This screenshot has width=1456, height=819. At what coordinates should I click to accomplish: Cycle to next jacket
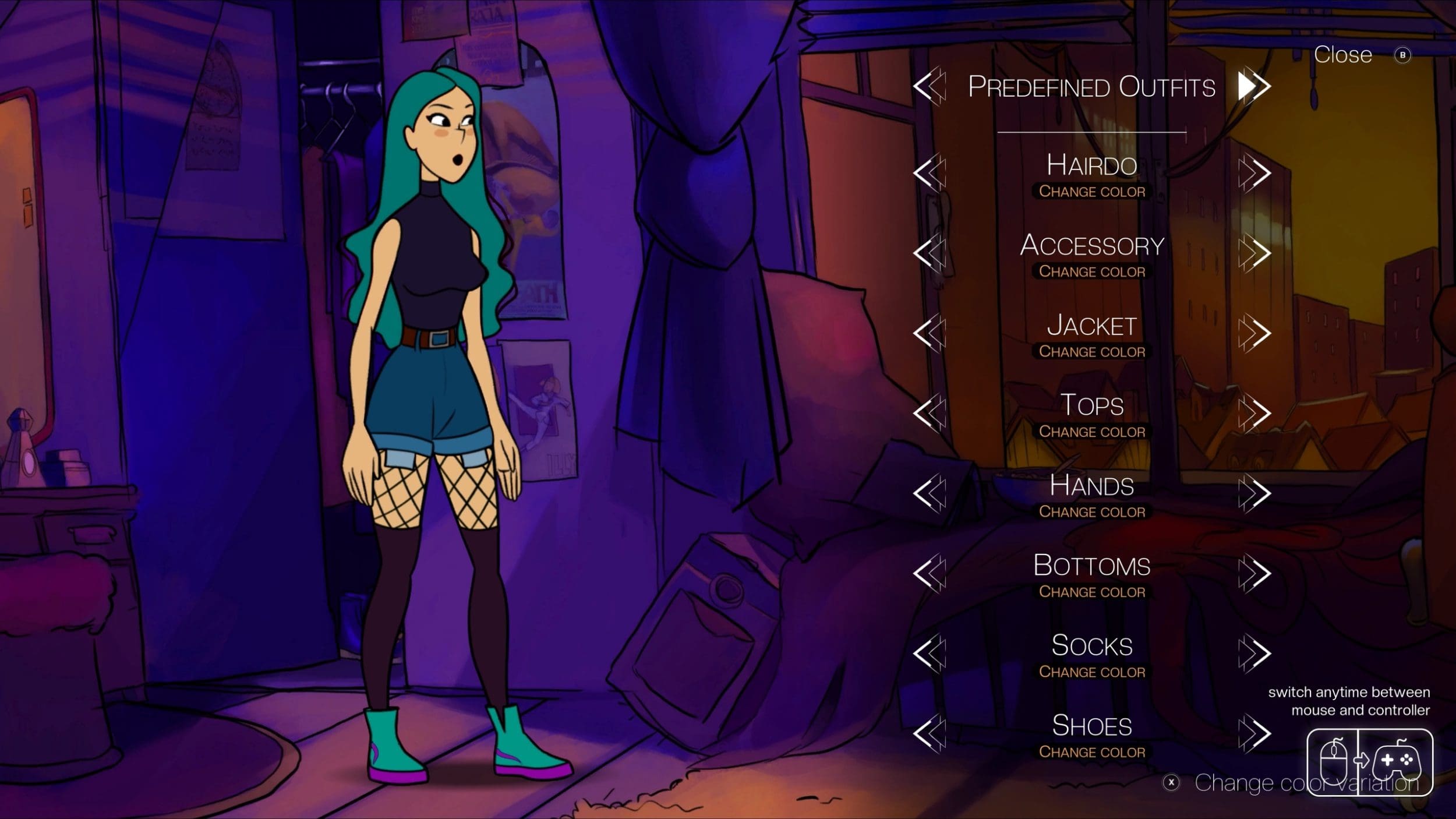pyautogui.click(x=1254, y=333)
